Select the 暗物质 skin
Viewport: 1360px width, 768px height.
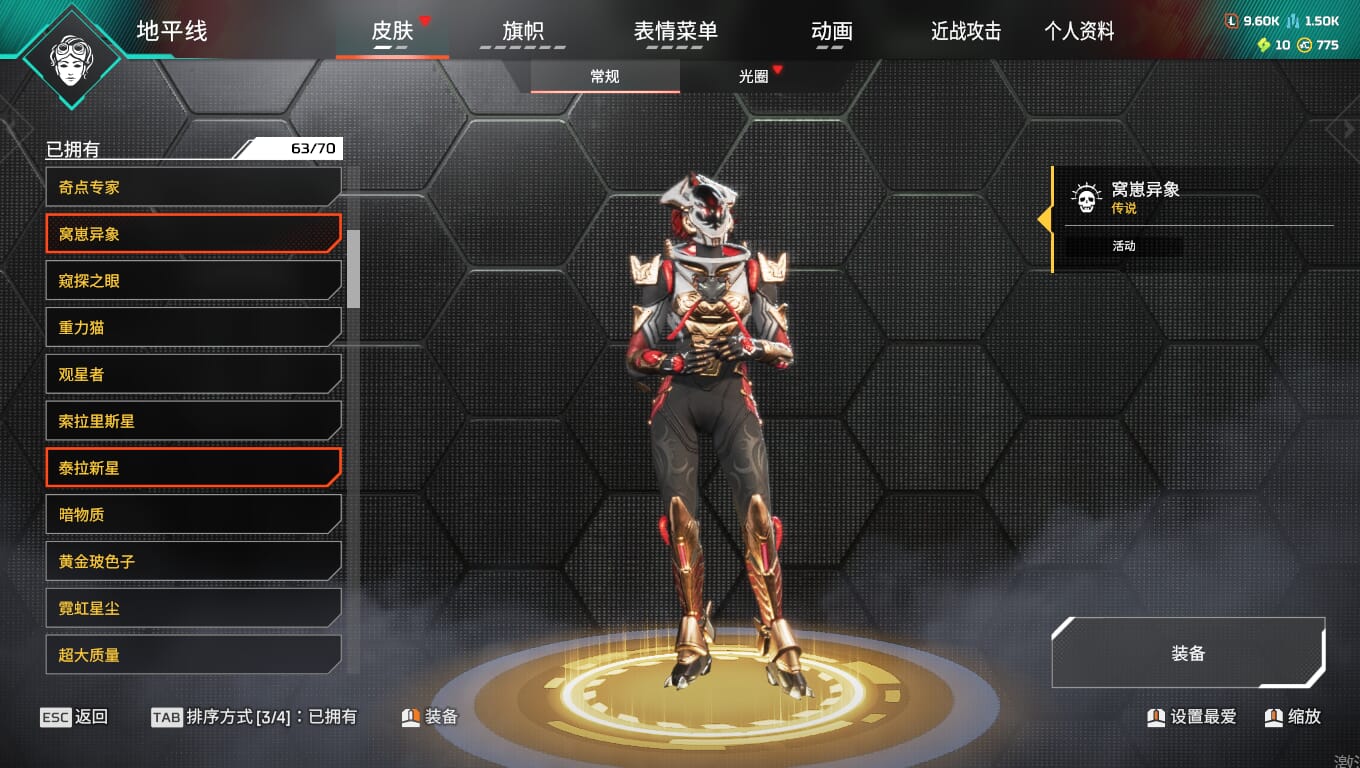(x=193, y=515)
